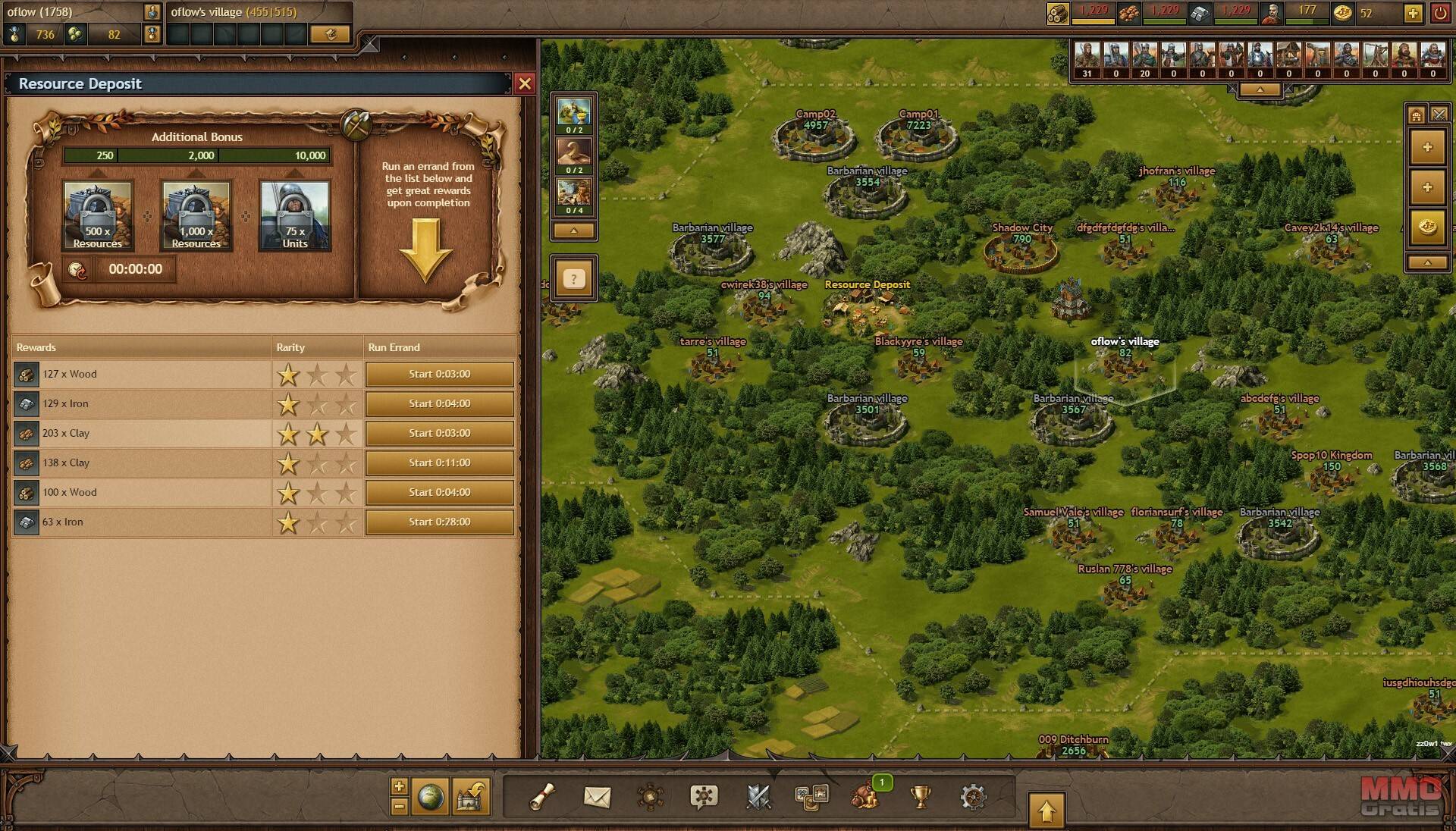Click the red power logout button

point(1439,13)
